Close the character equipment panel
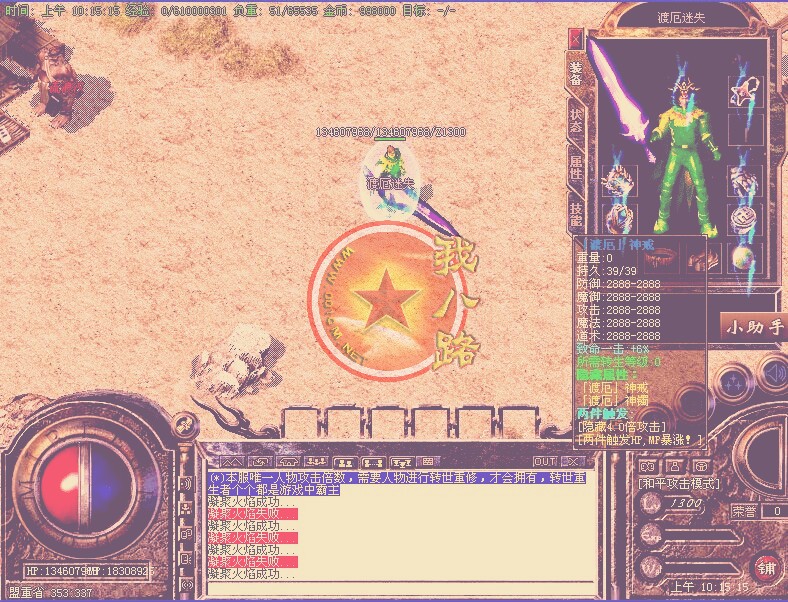This screenshot has height=602, width=788. (x=575, y=38)
